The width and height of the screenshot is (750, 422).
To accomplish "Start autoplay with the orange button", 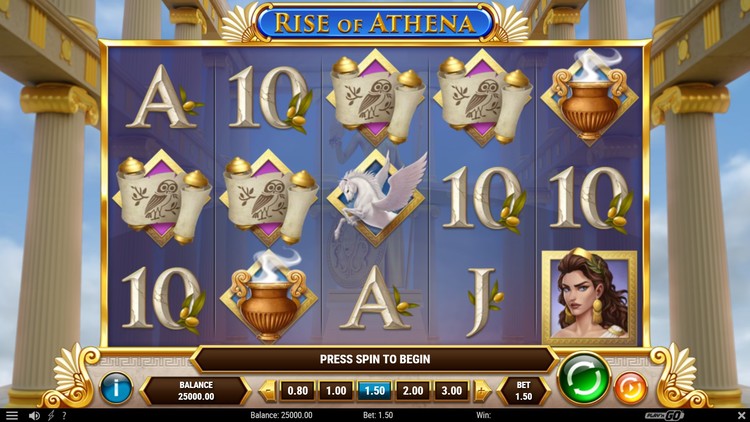I will [631, 387].
